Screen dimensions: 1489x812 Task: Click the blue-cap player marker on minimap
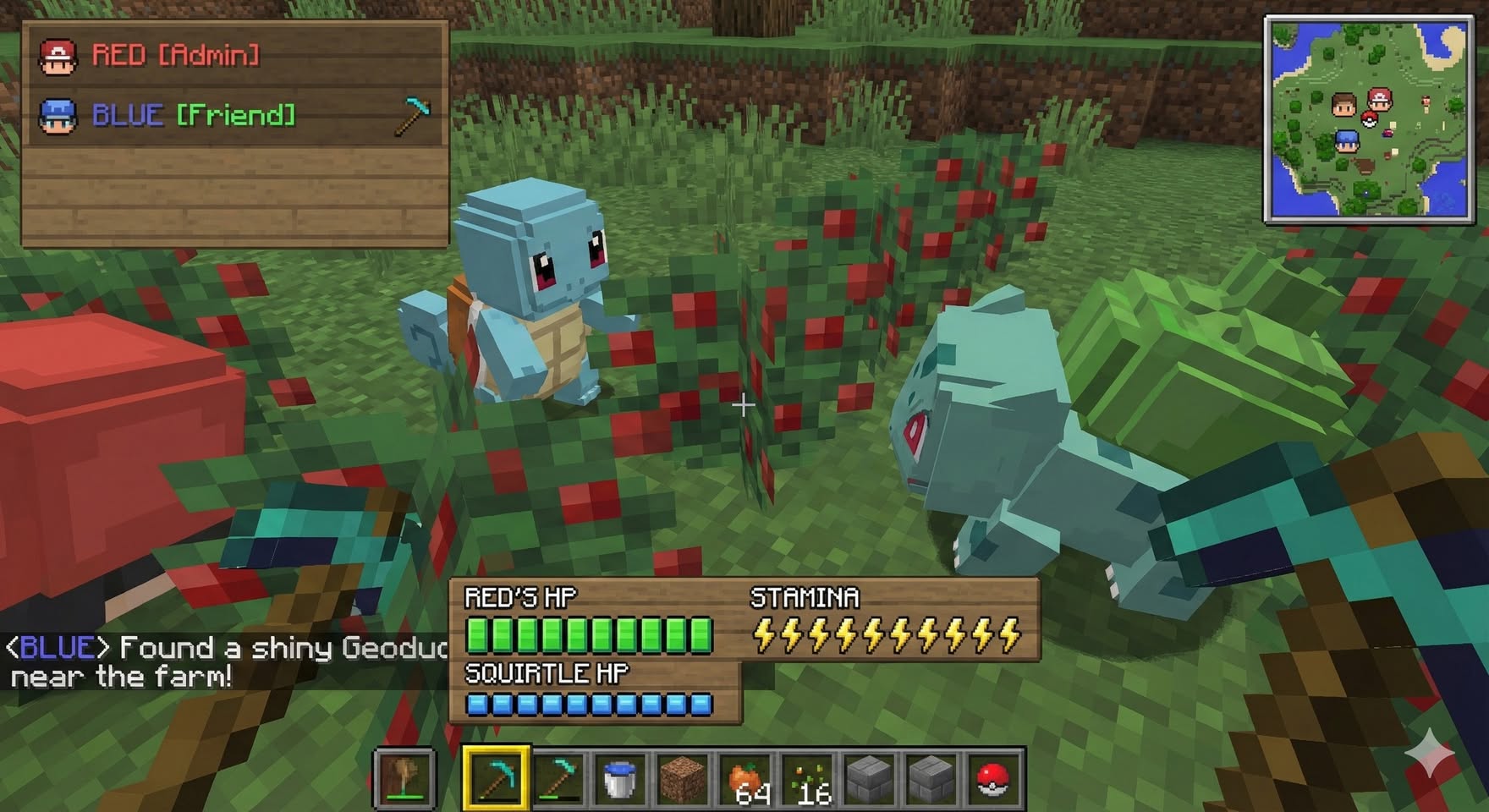(x=1346, y=140)
